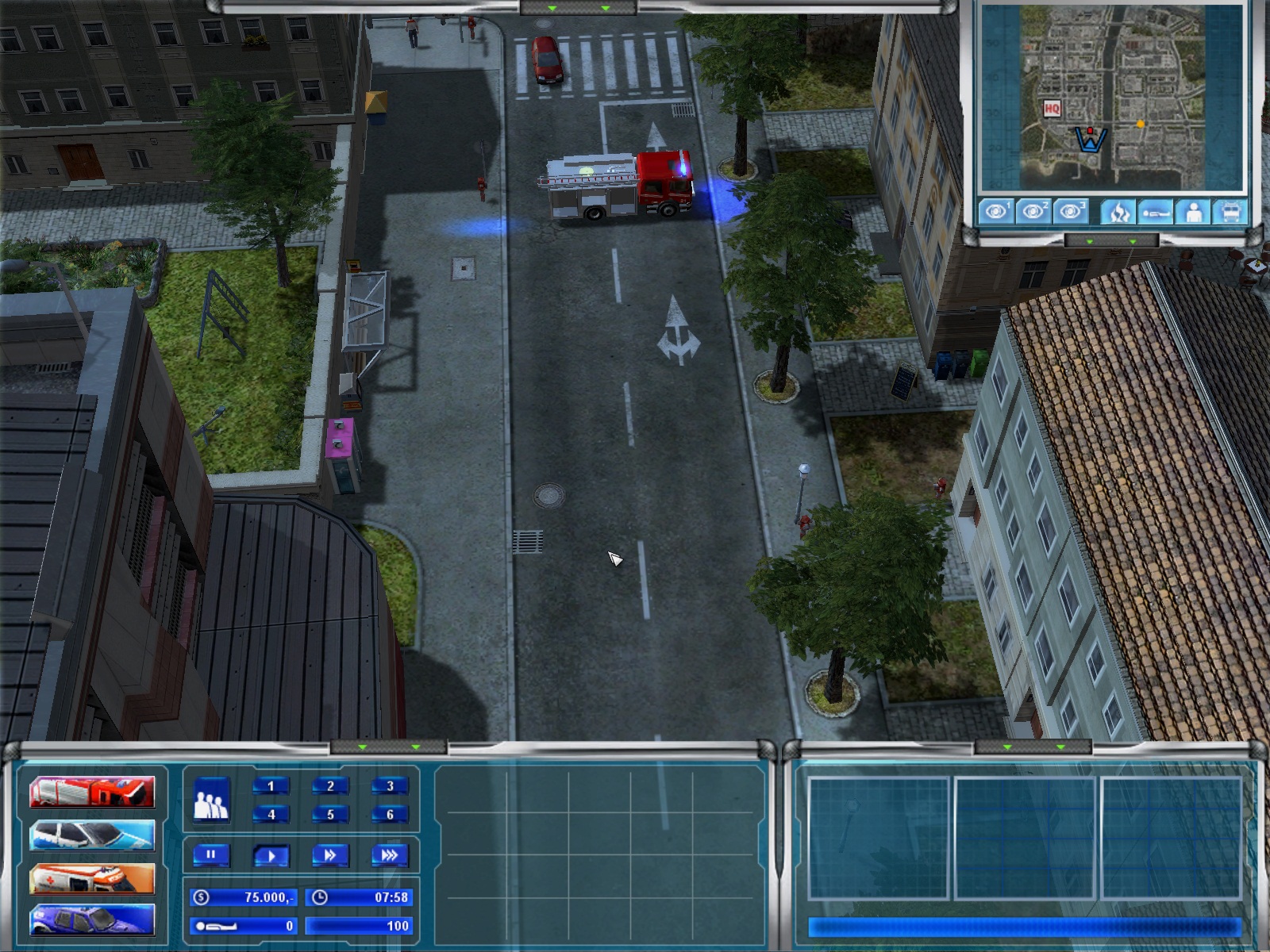Open the ambulance rescue service menu
This screenshot has height=952, width=1270.
(92, 878)
